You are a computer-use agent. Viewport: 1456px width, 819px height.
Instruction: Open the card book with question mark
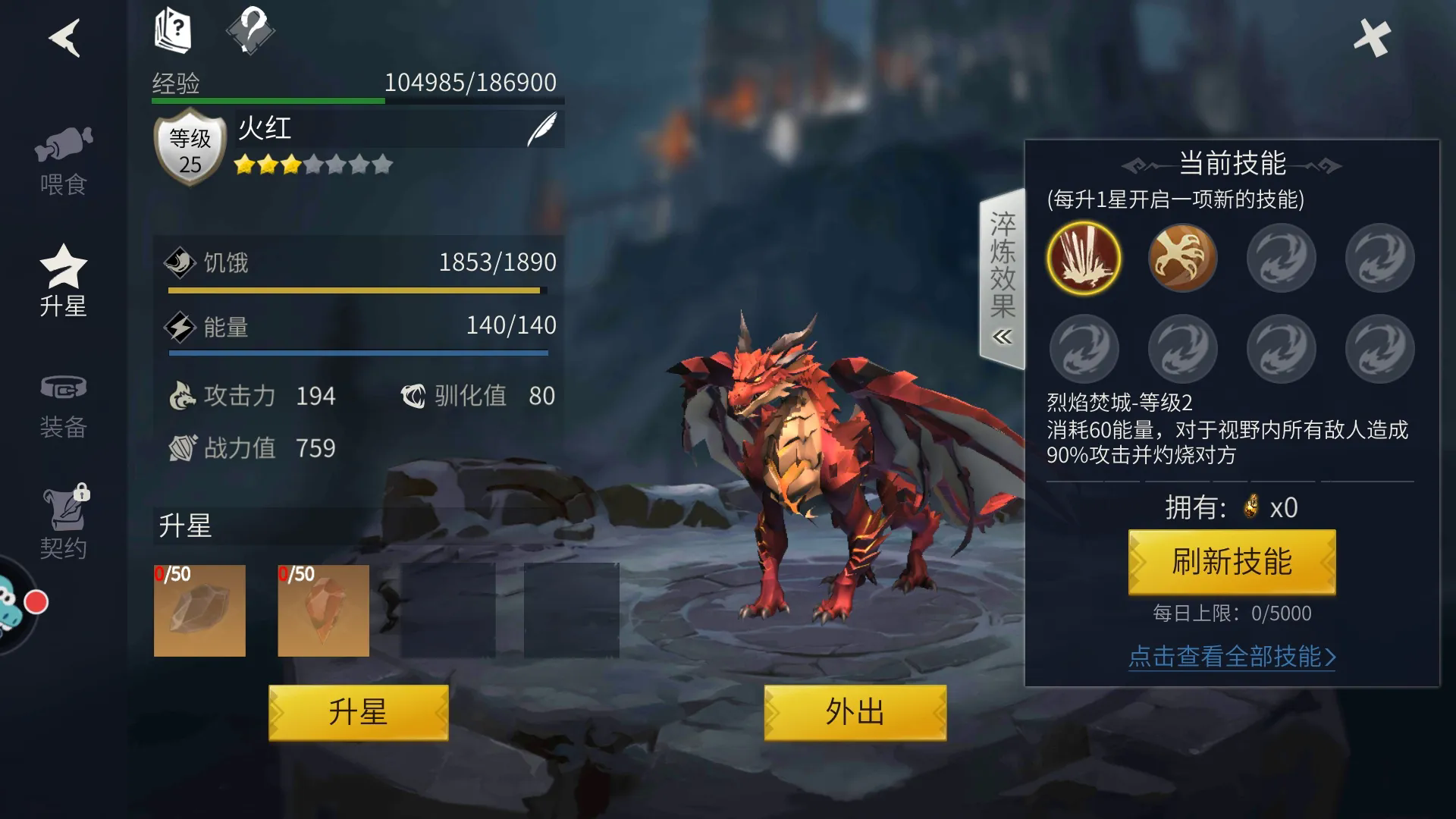[173, 31]
